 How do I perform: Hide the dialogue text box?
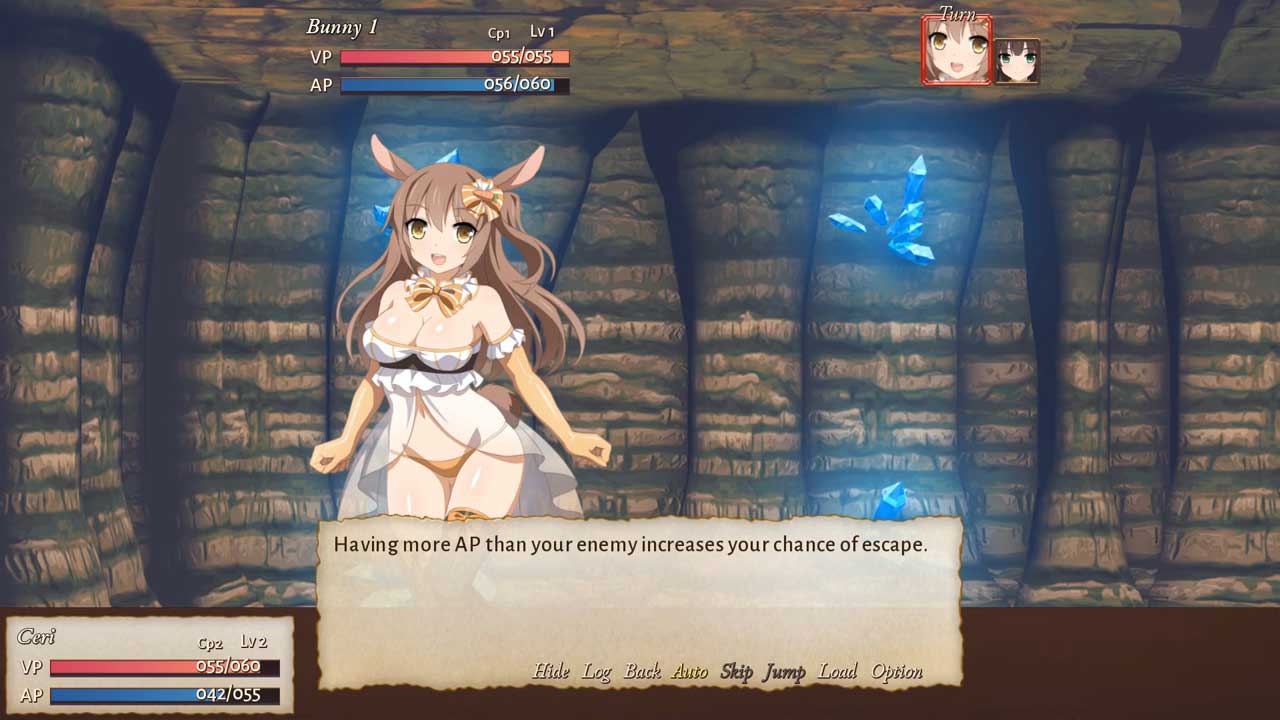550,671
